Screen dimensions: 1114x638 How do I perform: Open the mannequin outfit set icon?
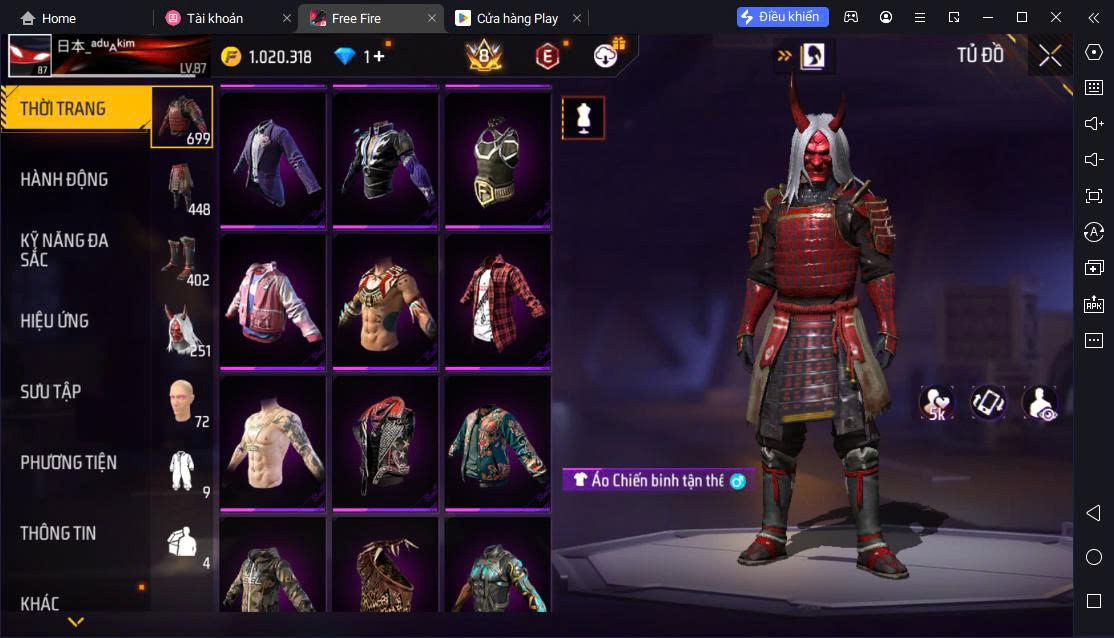[x=583, y=118]
